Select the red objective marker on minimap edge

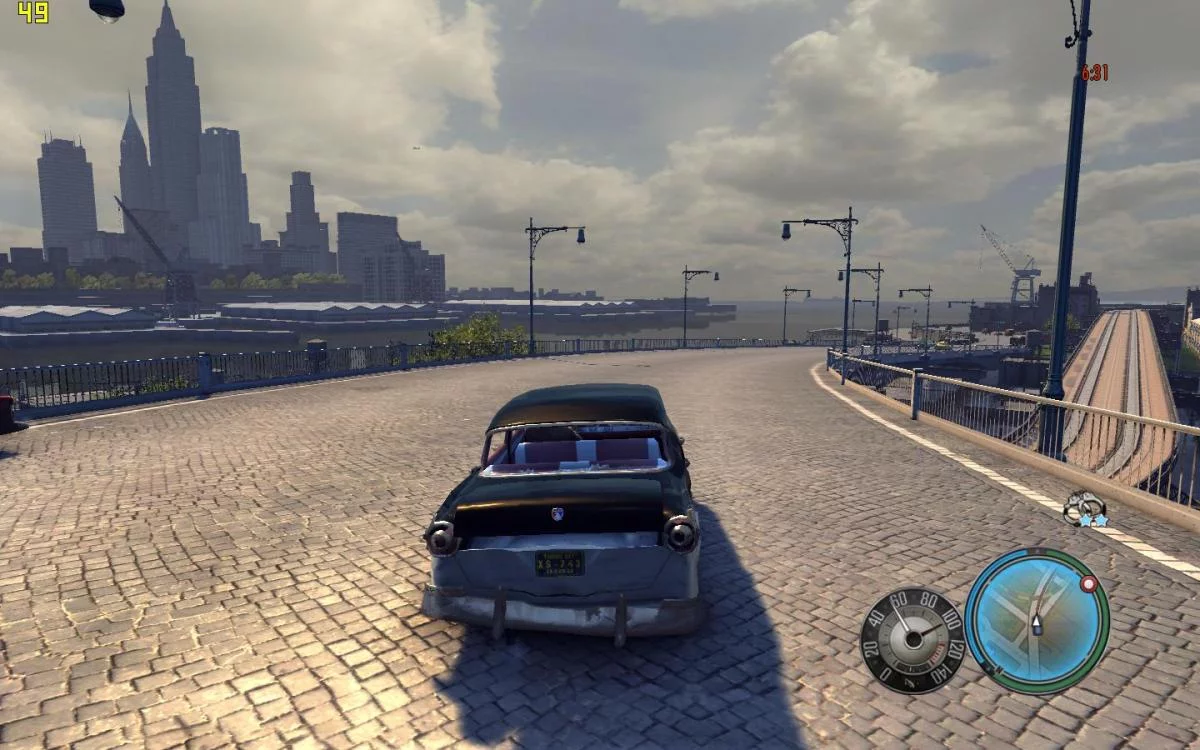pos(1088,583)
